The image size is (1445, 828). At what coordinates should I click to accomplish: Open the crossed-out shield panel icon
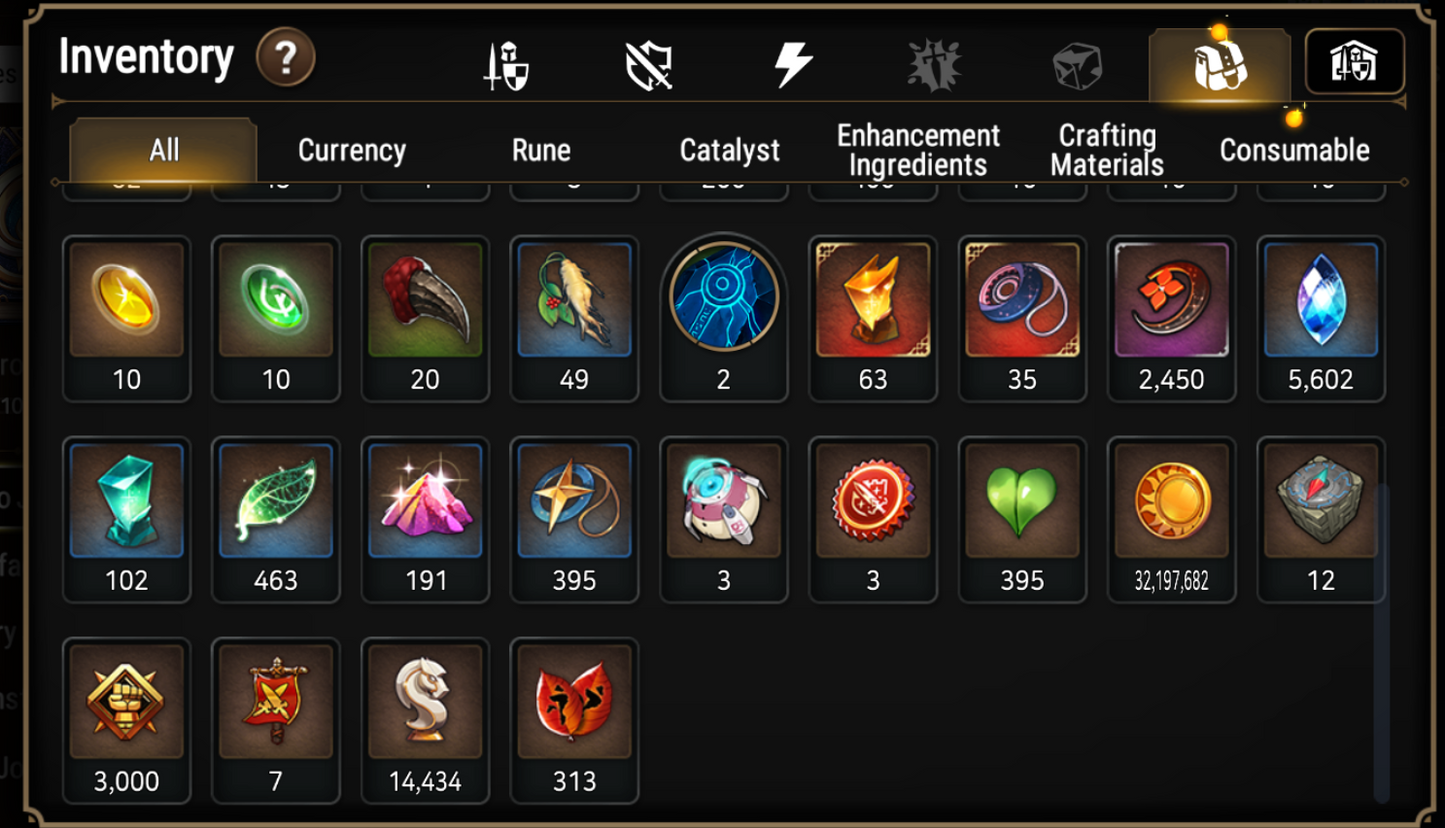point(650,62)
